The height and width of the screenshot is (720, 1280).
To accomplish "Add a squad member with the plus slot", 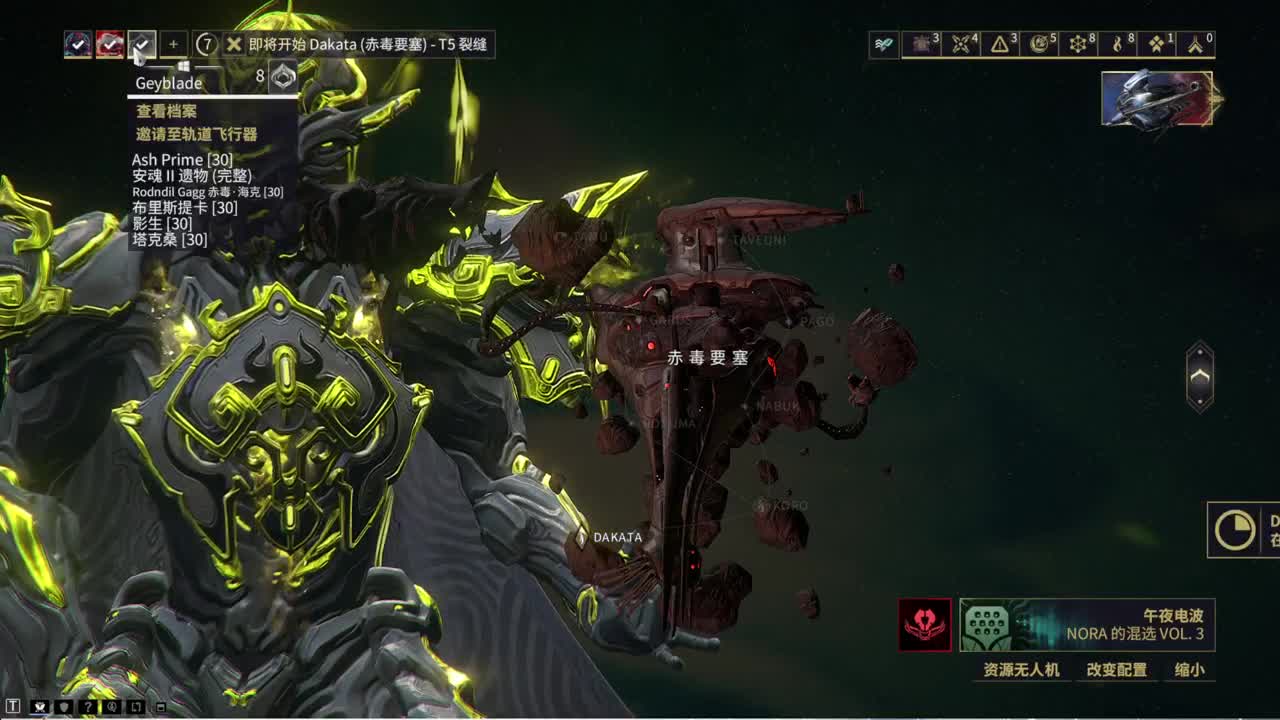I will pos(173,44).
